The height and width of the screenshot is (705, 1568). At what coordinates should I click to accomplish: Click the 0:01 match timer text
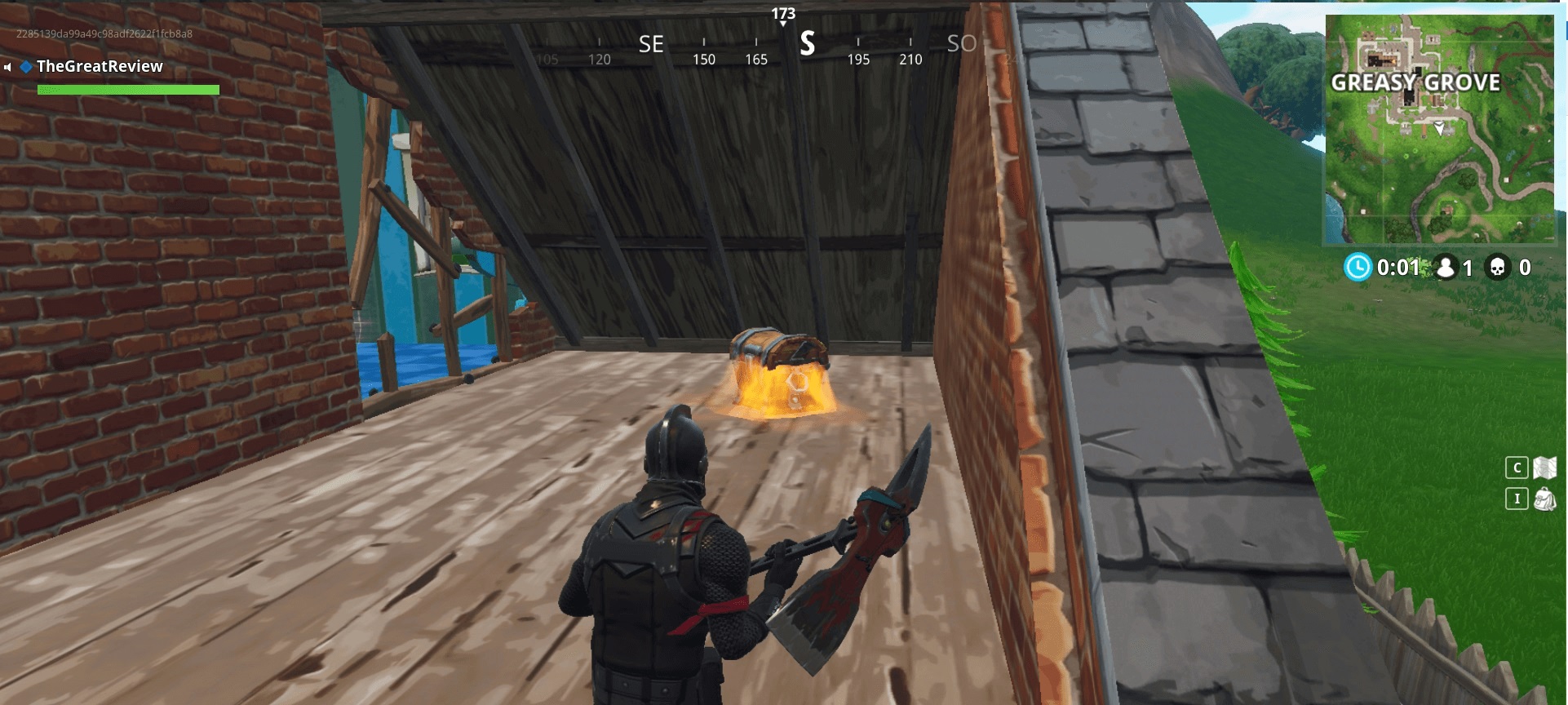pyautogui.click(x=1397, y=267)
